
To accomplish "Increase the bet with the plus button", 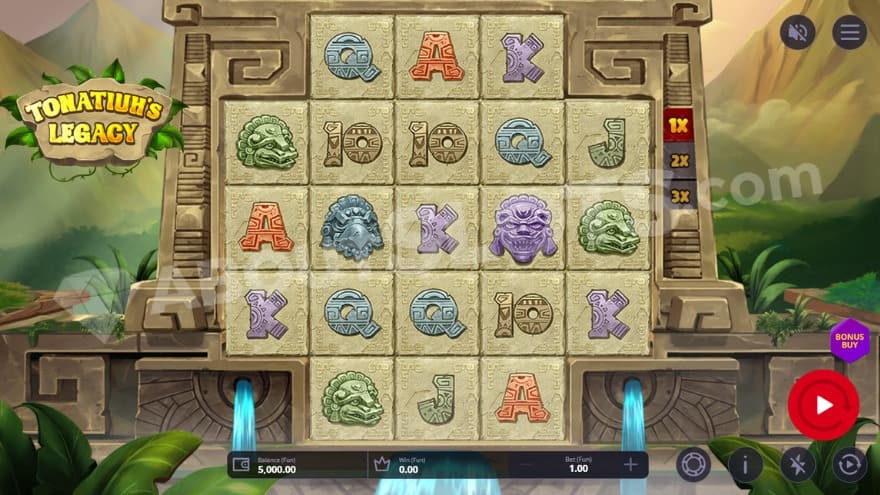I will (631, 465).
